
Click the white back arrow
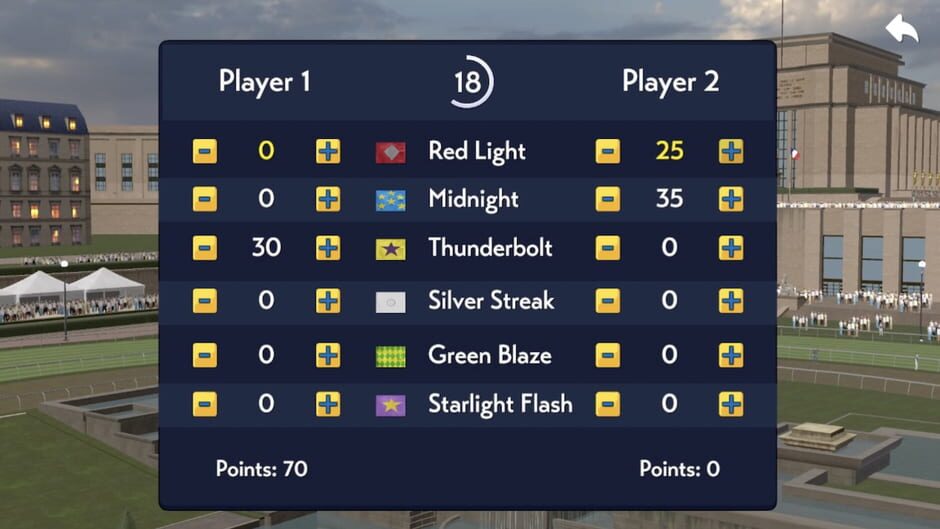tap(901, 29)
